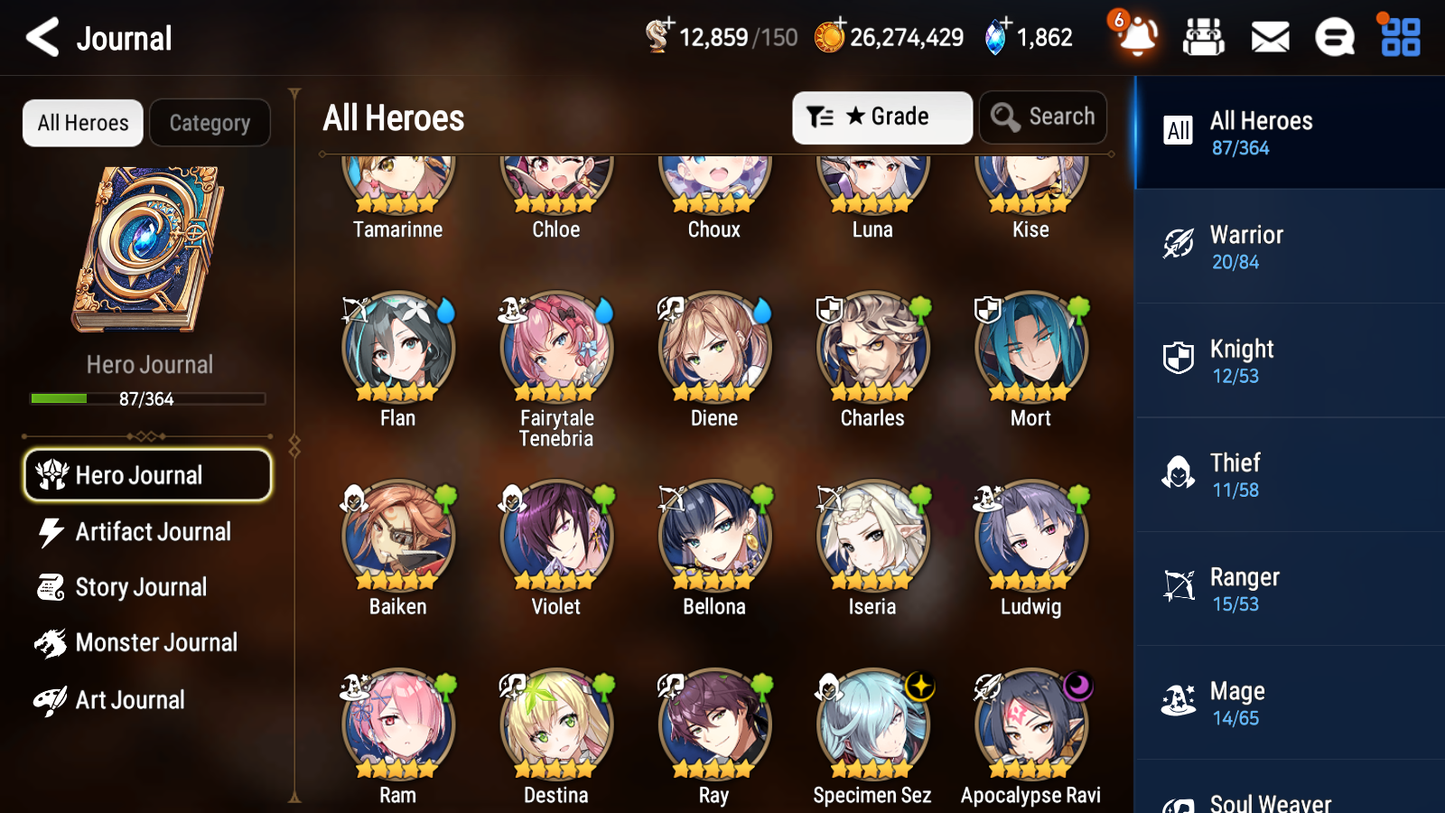Open the mail inbox
Viewport: 1445px width, 813px height.
coord(1269,36)
